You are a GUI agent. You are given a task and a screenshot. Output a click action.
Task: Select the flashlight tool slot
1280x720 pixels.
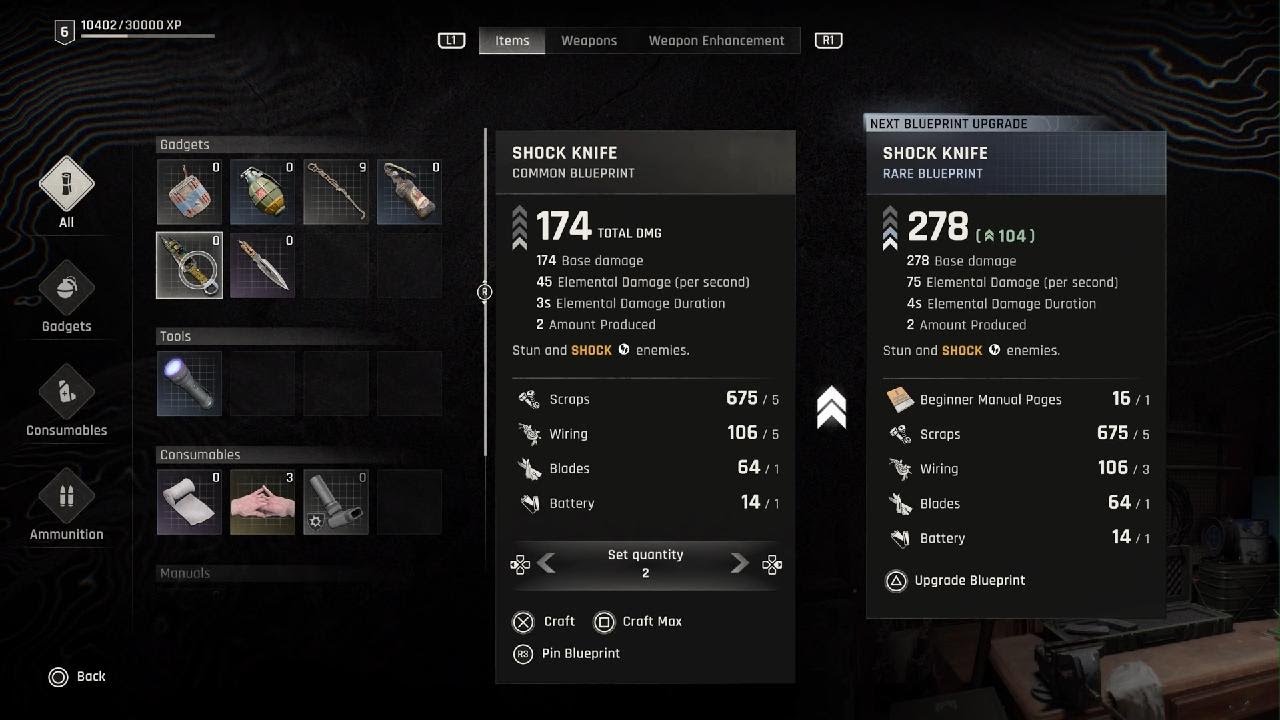coord(189,383)
